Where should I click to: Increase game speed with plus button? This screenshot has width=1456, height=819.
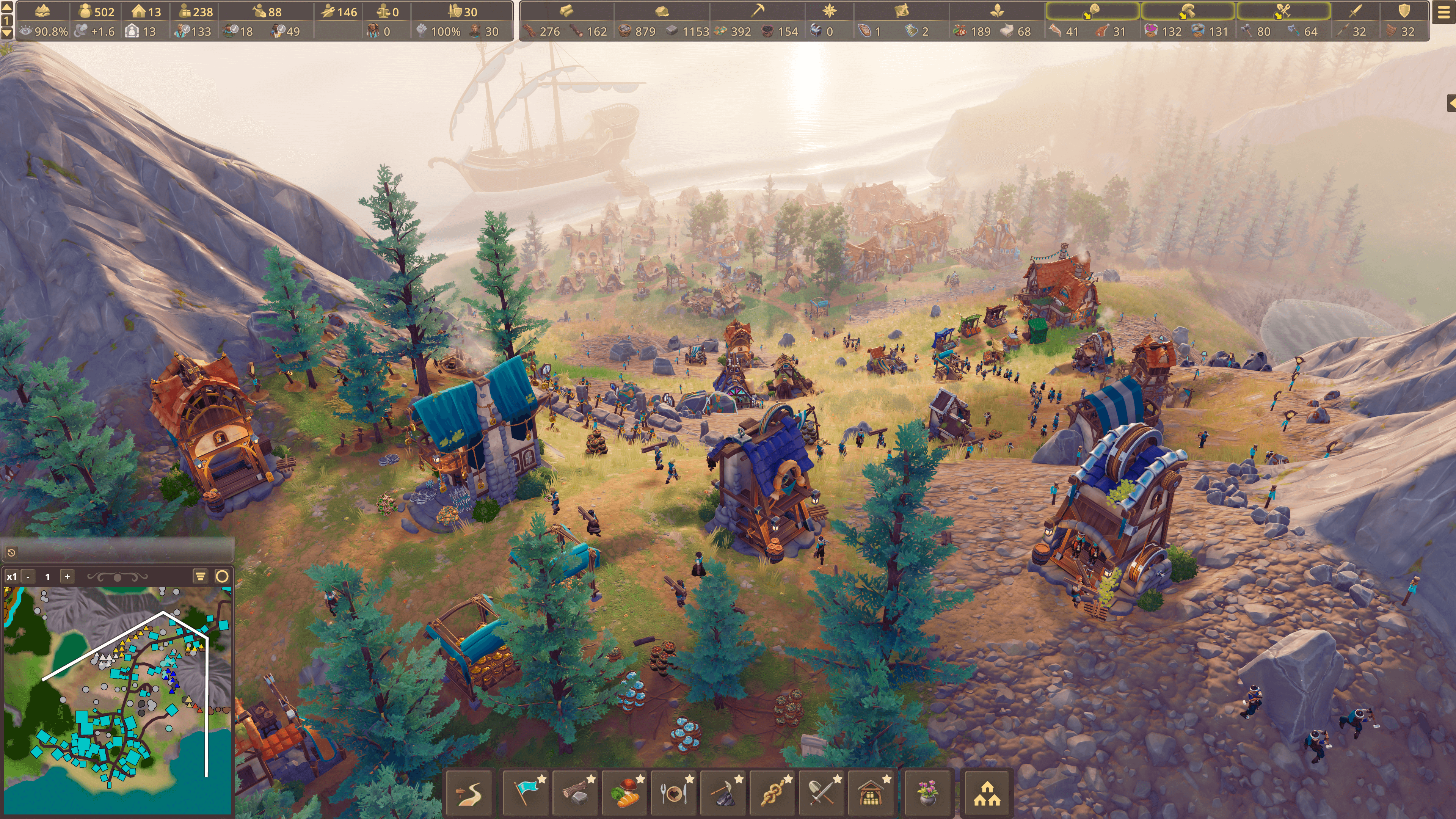(x=67, y=576)
